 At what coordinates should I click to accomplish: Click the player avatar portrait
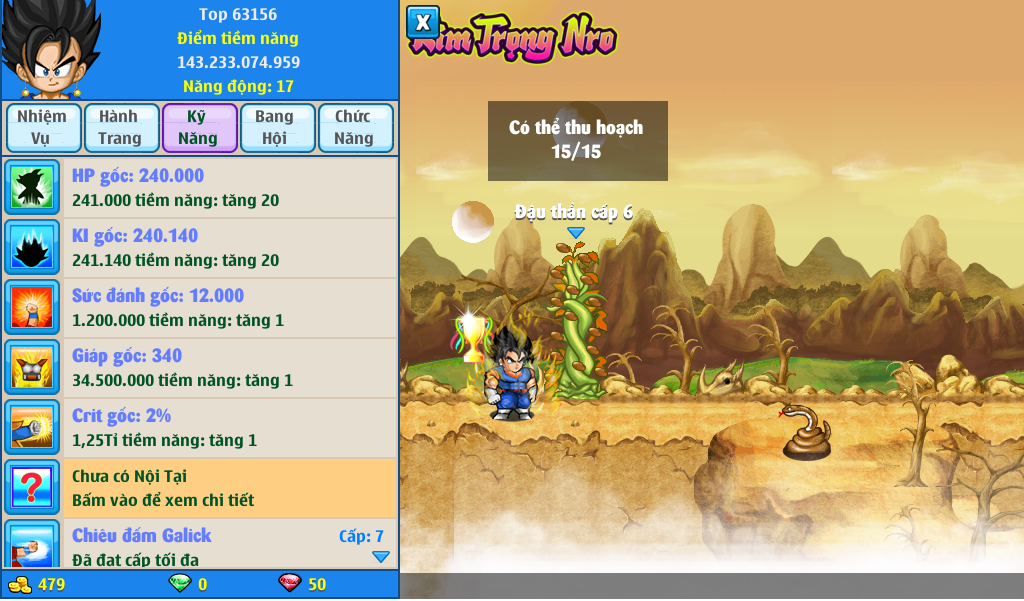(x=48, y=50)
